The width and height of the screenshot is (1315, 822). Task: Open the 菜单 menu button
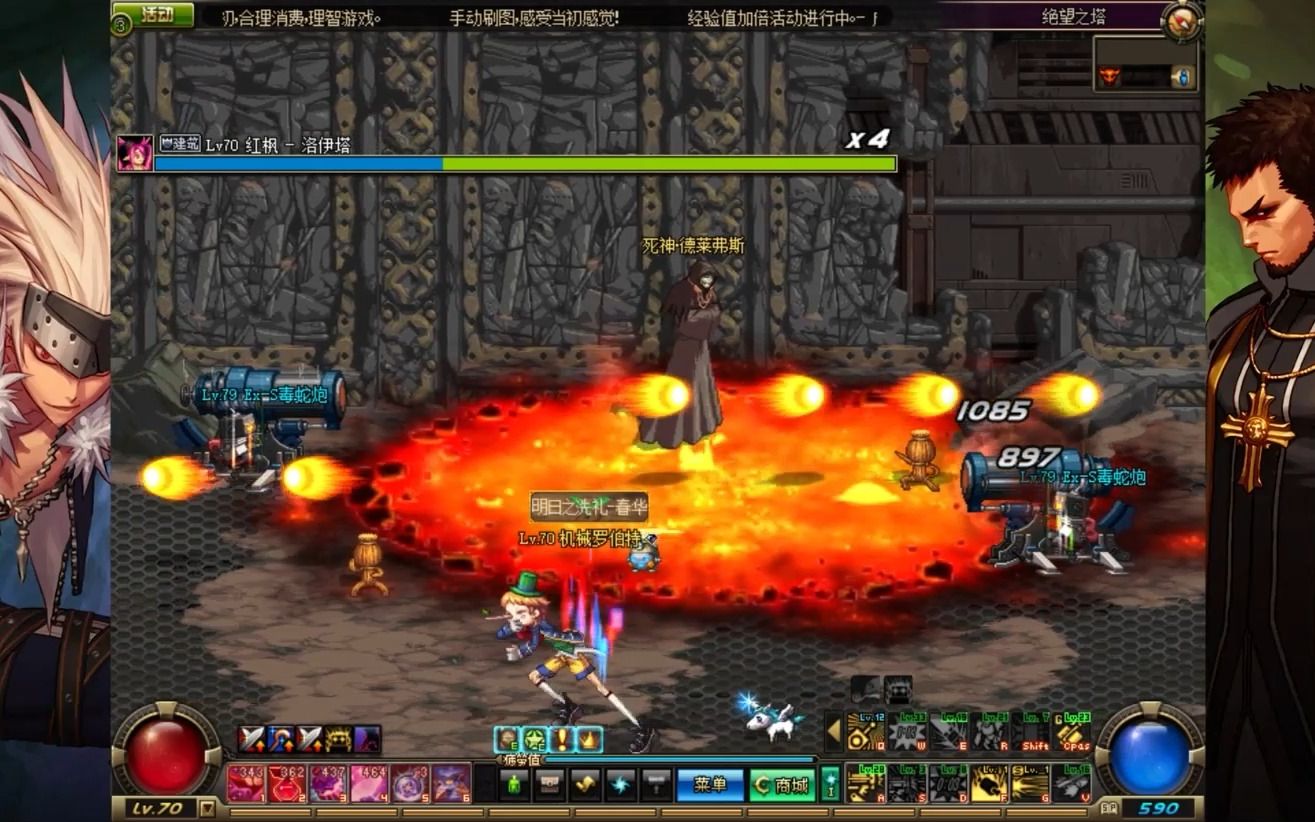pyautogui.click(x=710, y=786)
